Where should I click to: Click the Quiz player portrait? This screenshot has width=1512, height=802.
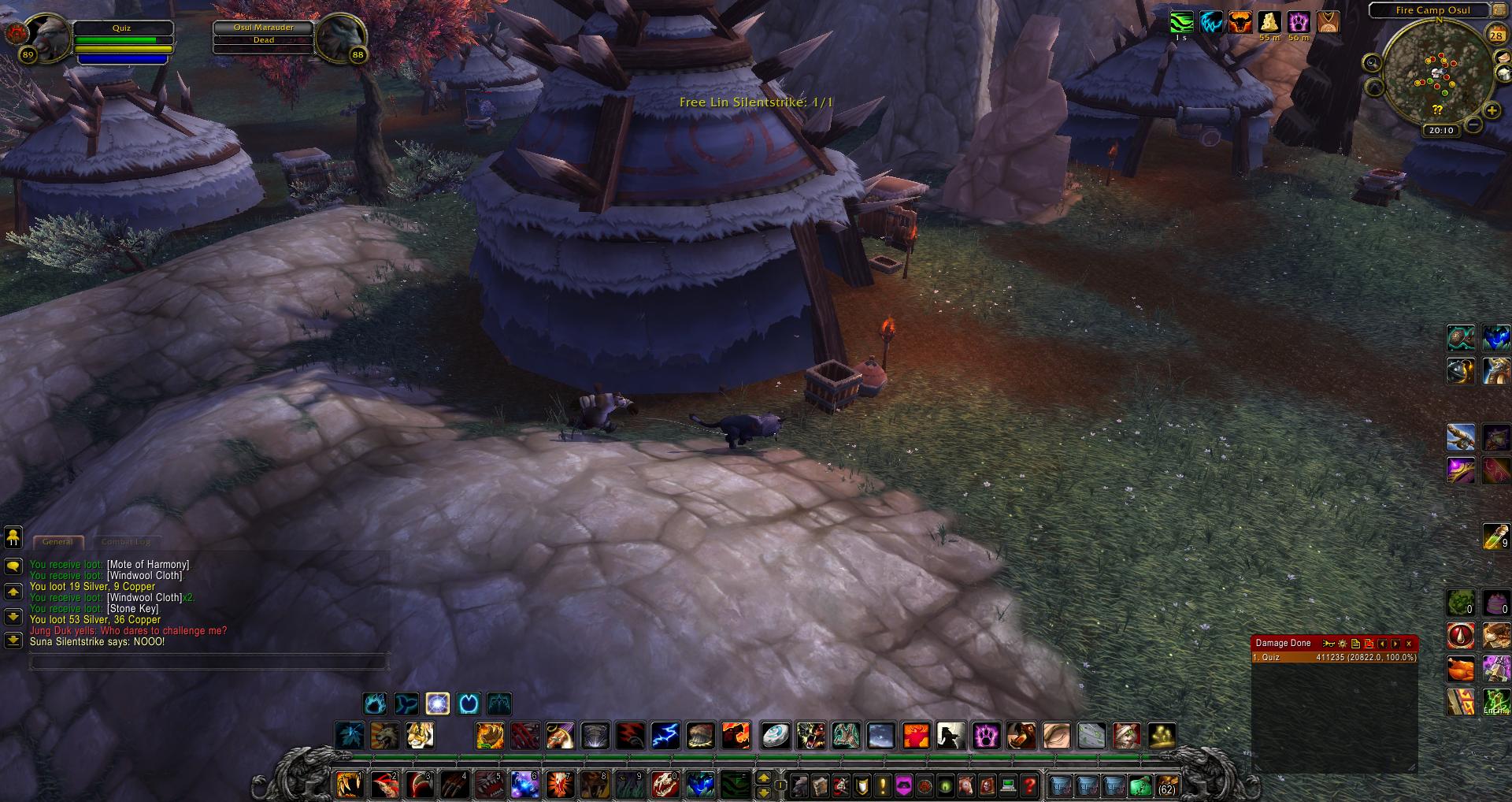tap(49, 36)
